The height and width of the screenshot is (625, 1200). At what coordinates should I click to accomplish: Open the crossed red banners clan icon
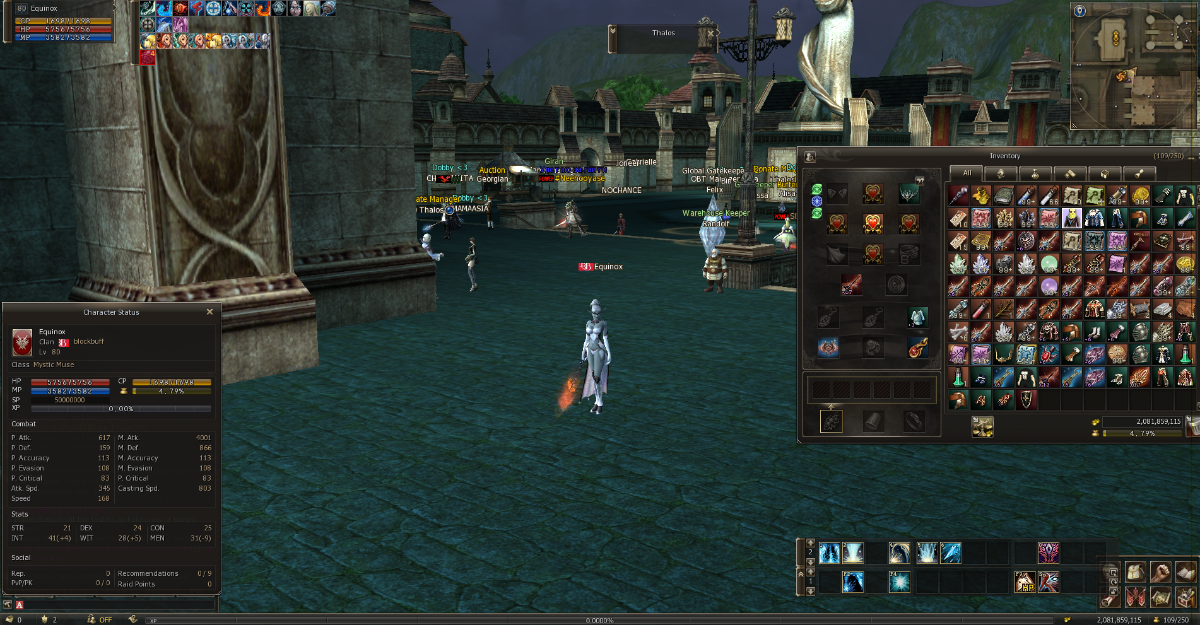pos(1136,597)
